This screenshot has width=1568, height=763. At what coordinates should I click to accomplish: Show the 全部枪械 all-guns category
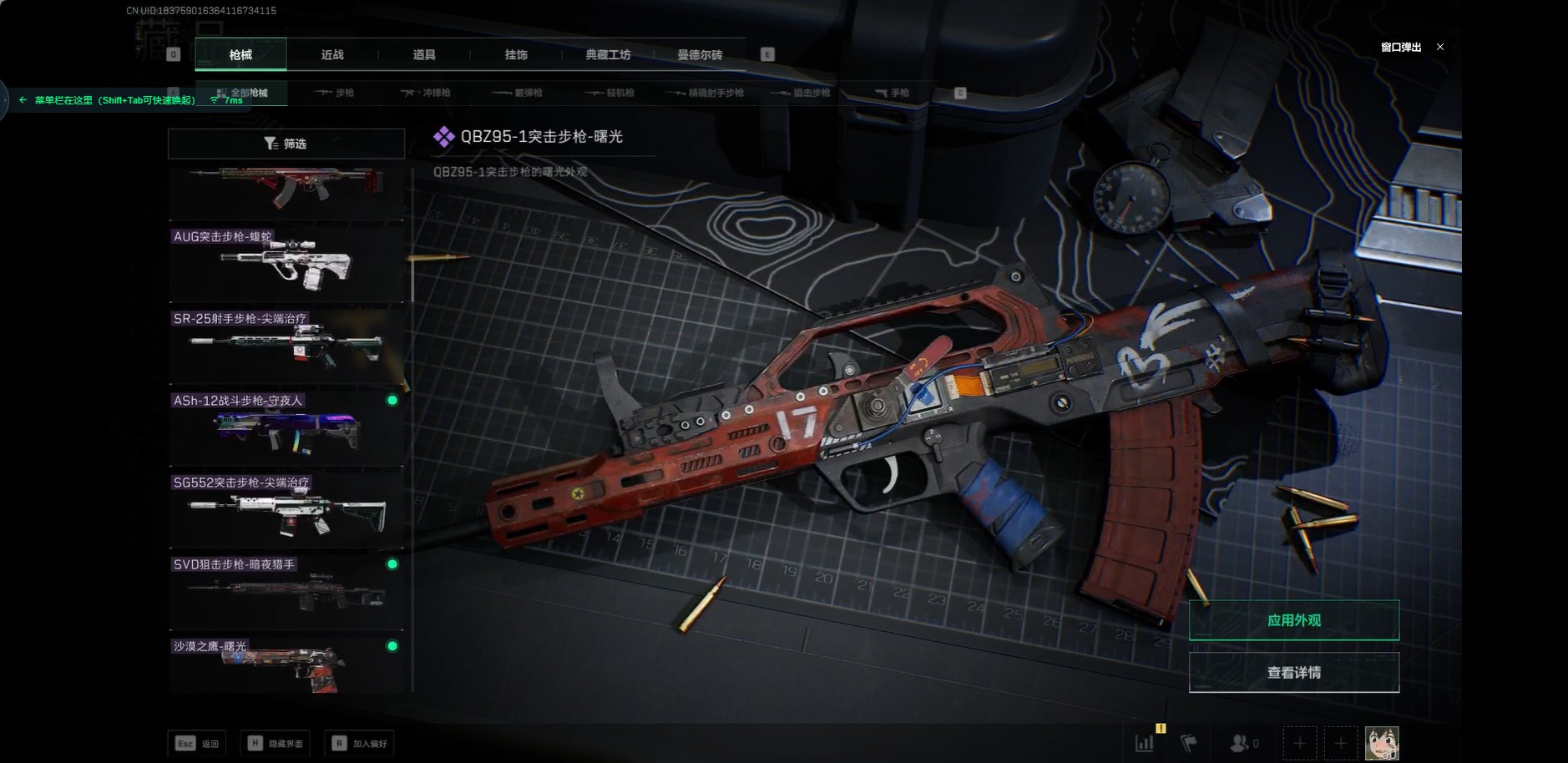click(242, 93)
